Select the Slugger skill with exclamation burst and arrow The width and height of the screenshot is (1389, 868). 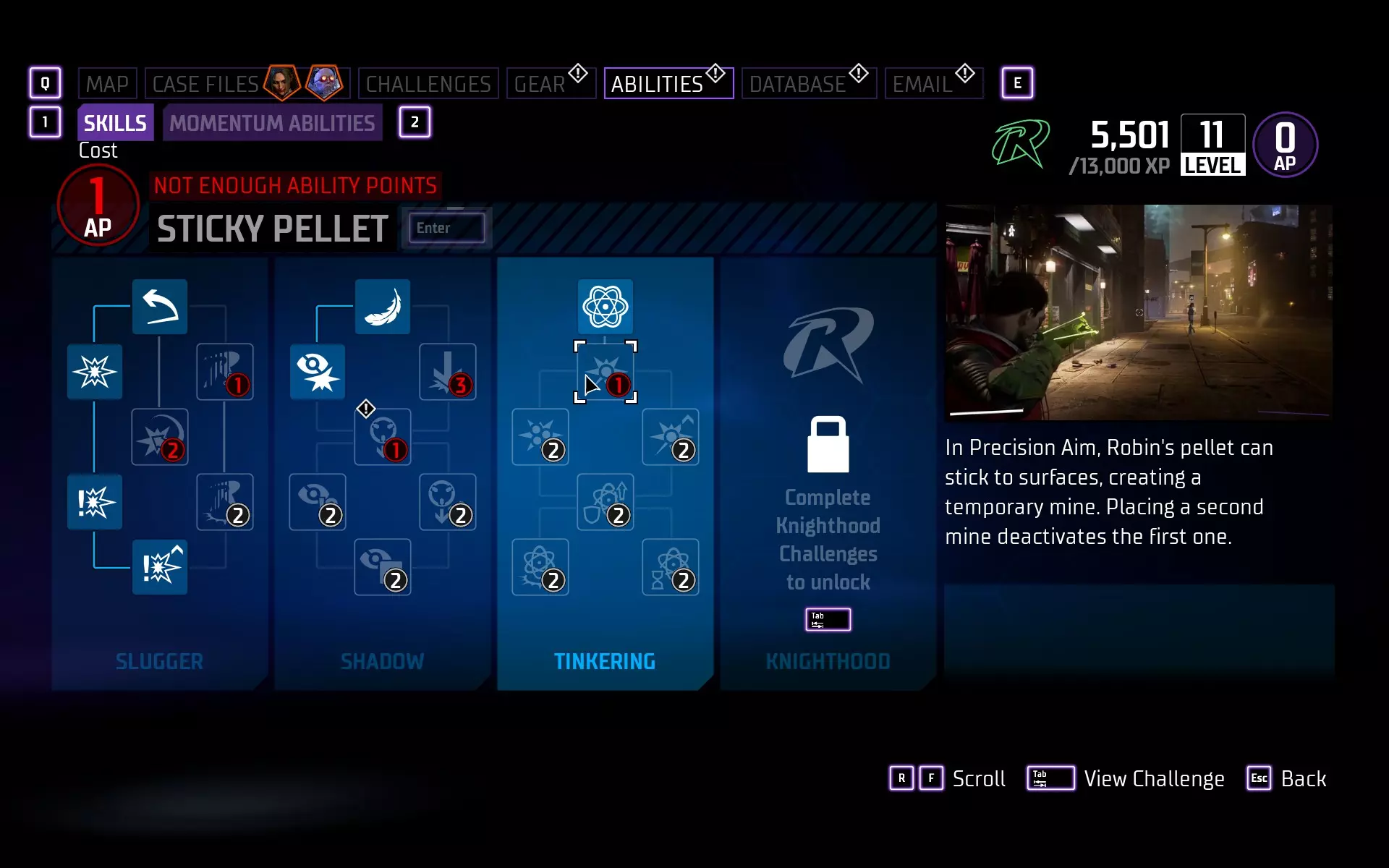click(x=160, y=567)
